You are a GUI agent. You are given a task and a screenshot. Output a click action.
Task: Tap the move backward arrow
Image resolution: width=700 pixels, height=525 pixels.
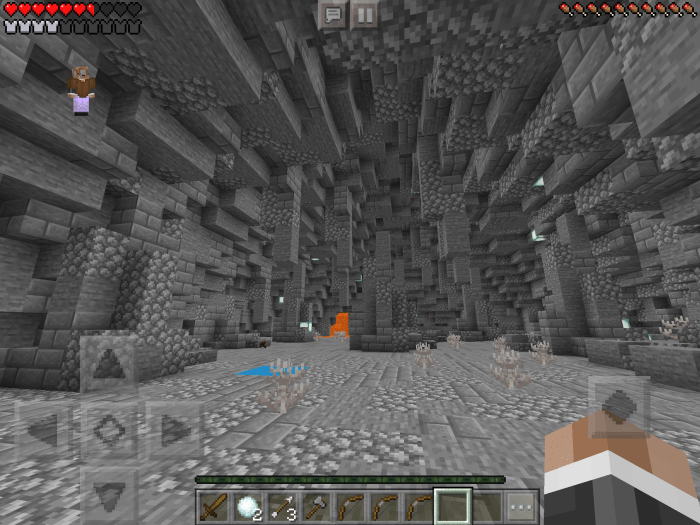click(108, 492)
